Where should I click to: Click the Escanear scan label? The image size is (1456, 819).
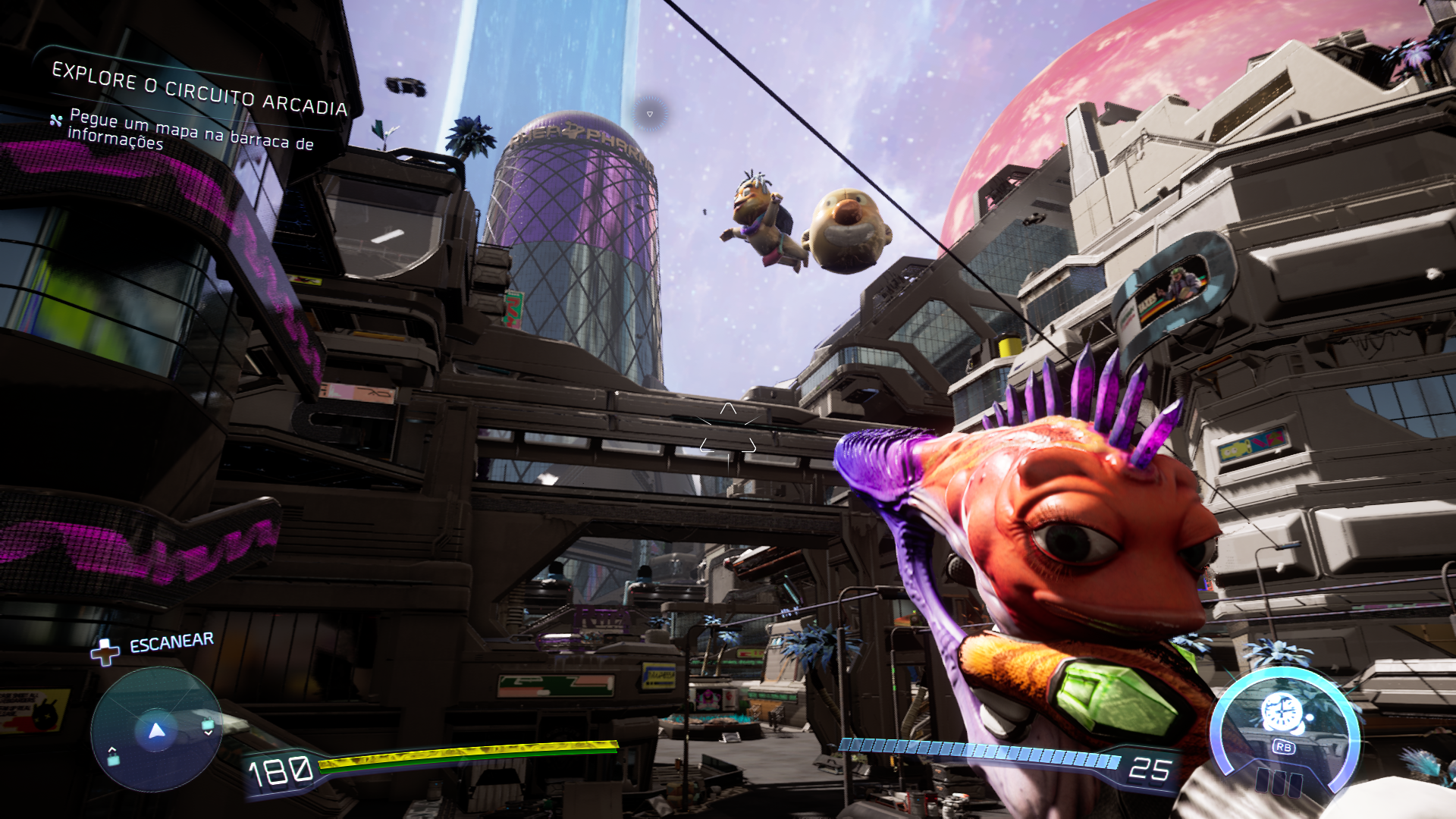point(171,643)
